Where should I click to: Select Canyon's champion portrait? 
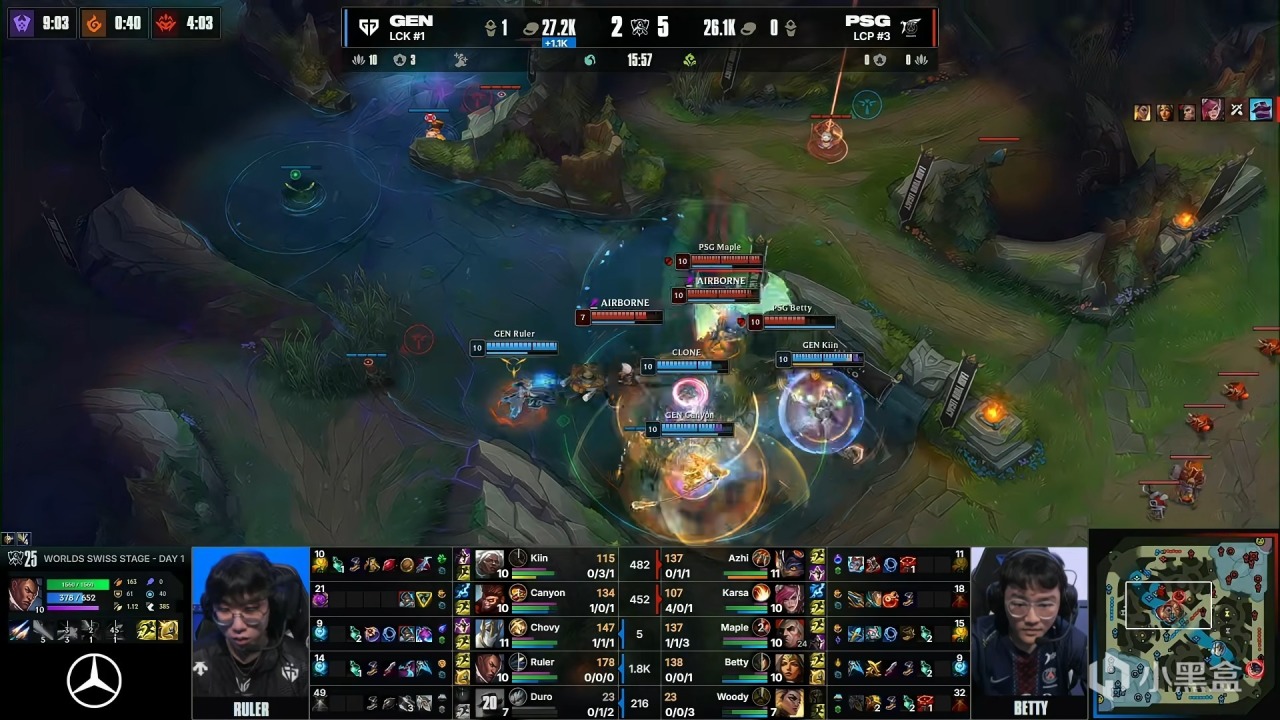click(x=489, y=599)
